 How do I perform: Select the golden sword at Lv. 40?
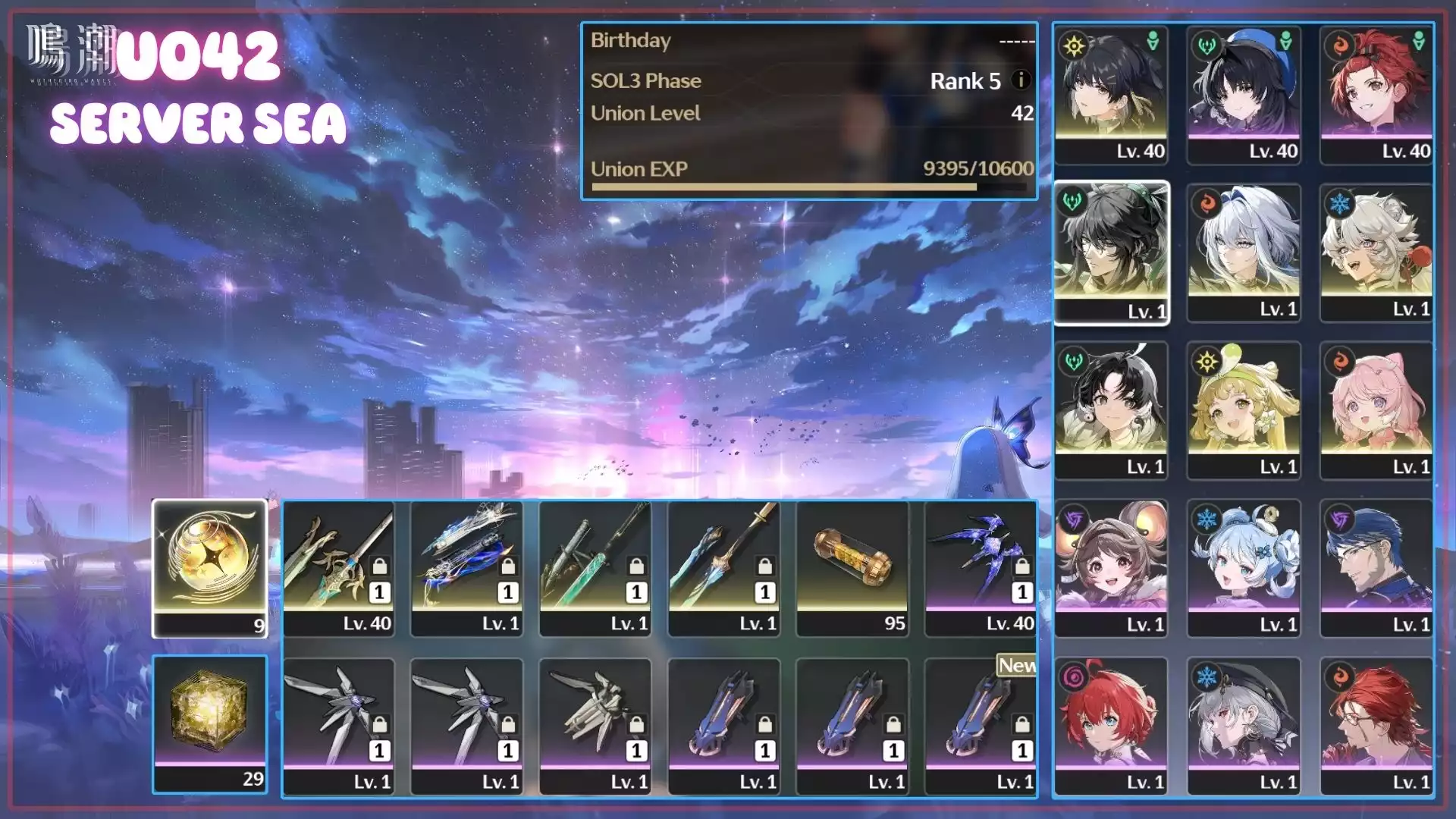[338, 568]
